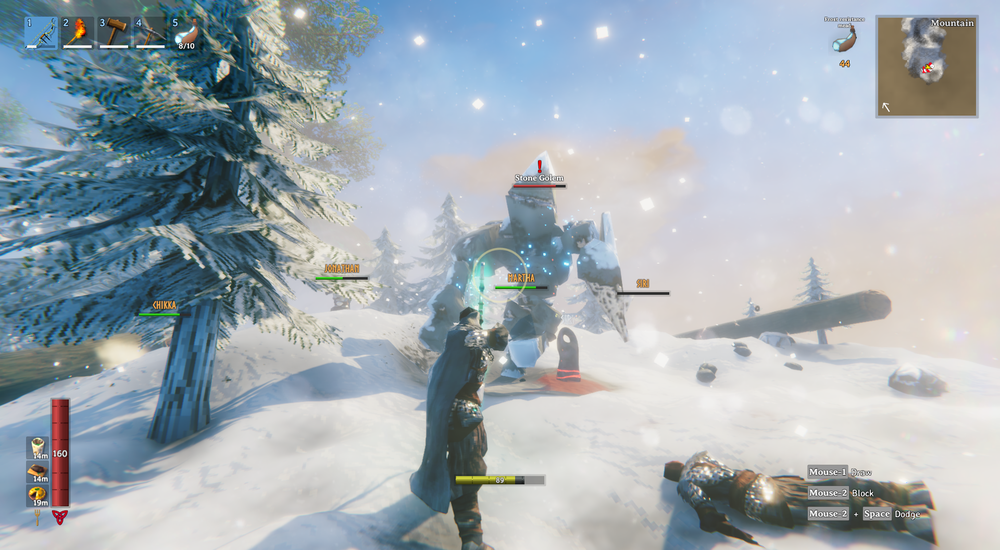Select the wooden hammer hotbar slot
The width and height of the screenshot is (1000, 550).
(x=114, y=31)
